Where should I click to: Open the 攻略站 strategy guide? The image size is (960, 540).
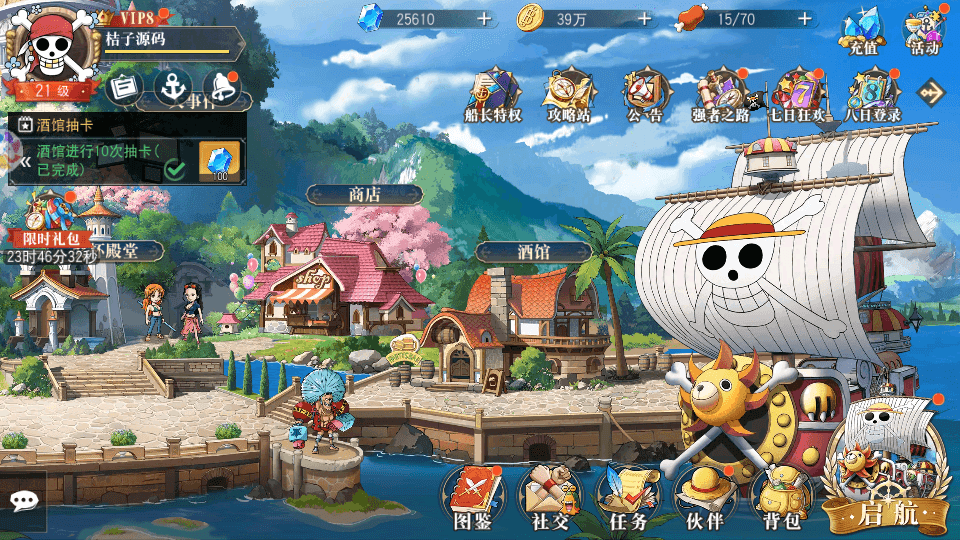(x=568, y=94)
